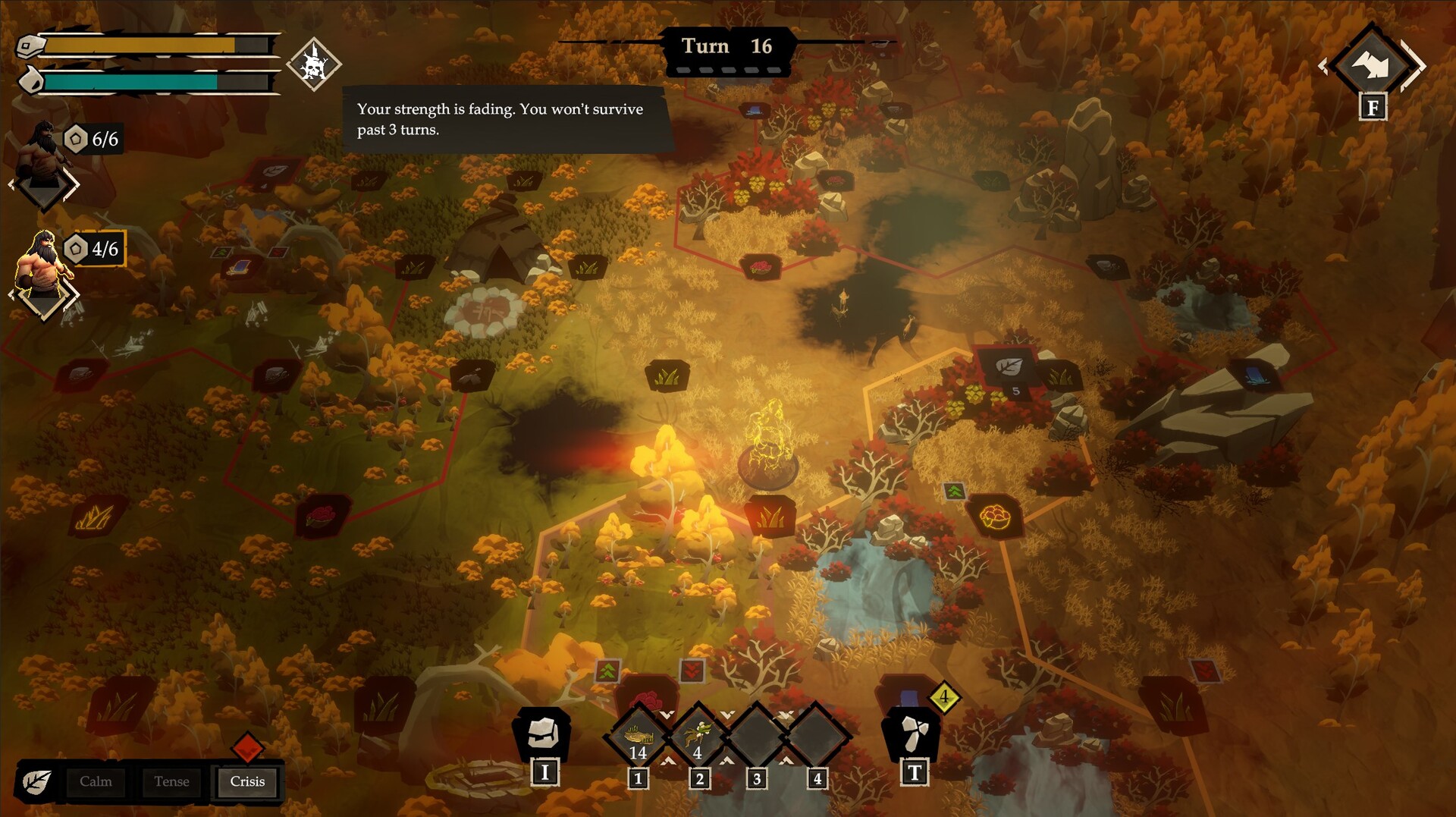
Task: Click the leaf tile marker numbered 5
Action: (x=1009, y=368)
